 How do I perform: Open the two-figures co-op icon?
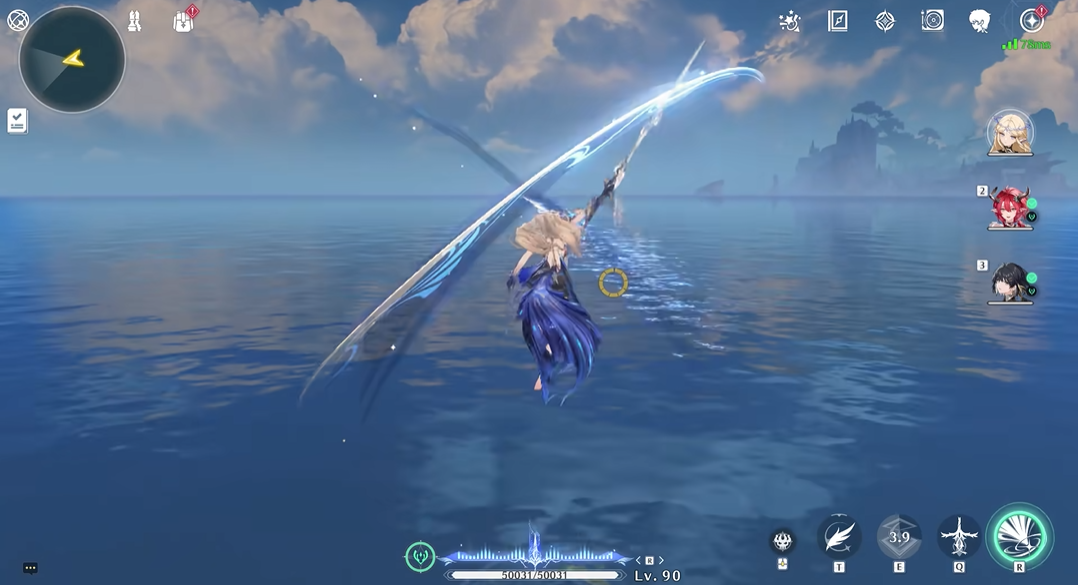(x=134, y=21)
